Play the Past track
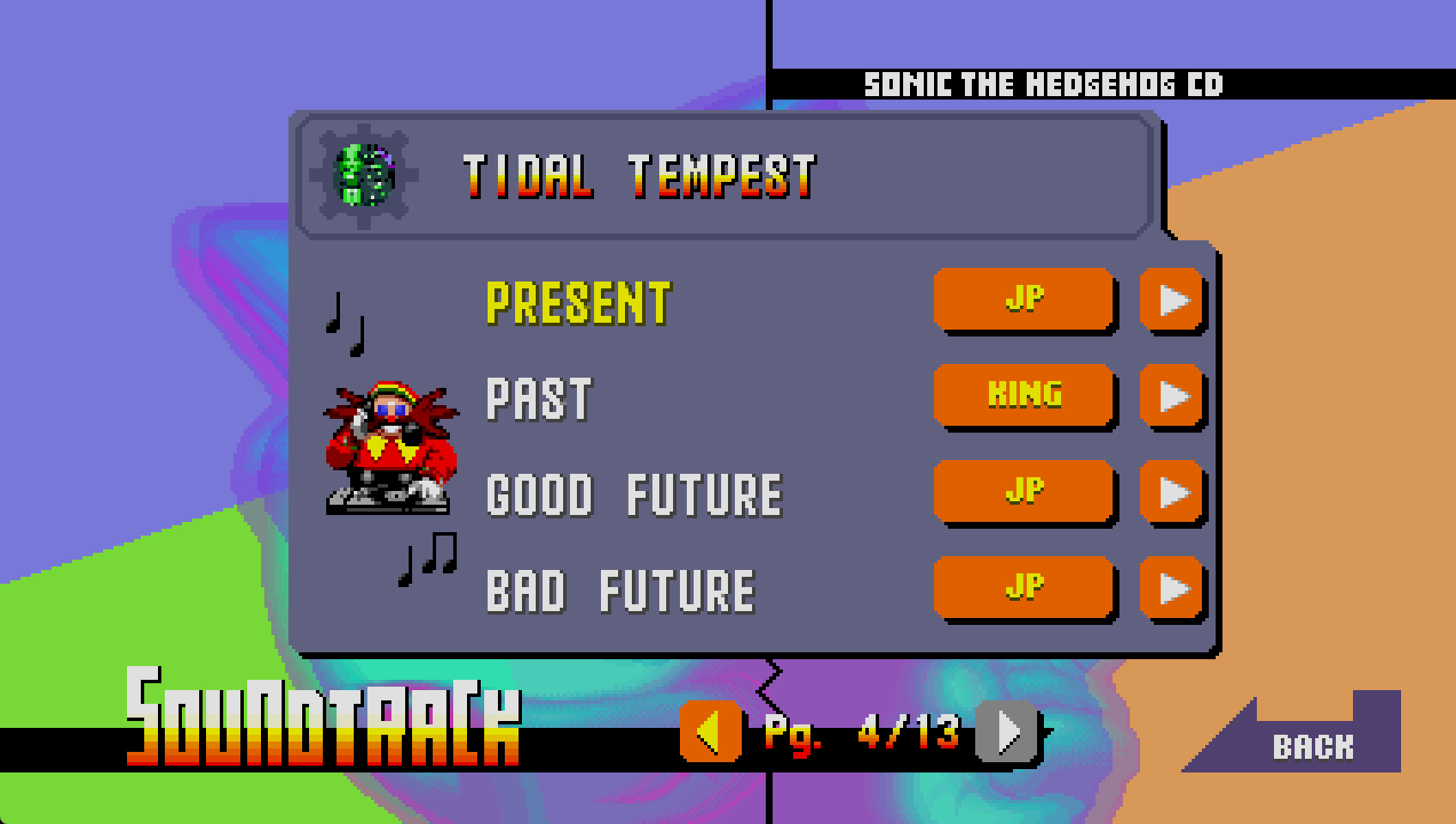The width and height of the screenshot is (1456, 824). point(1172,397)
